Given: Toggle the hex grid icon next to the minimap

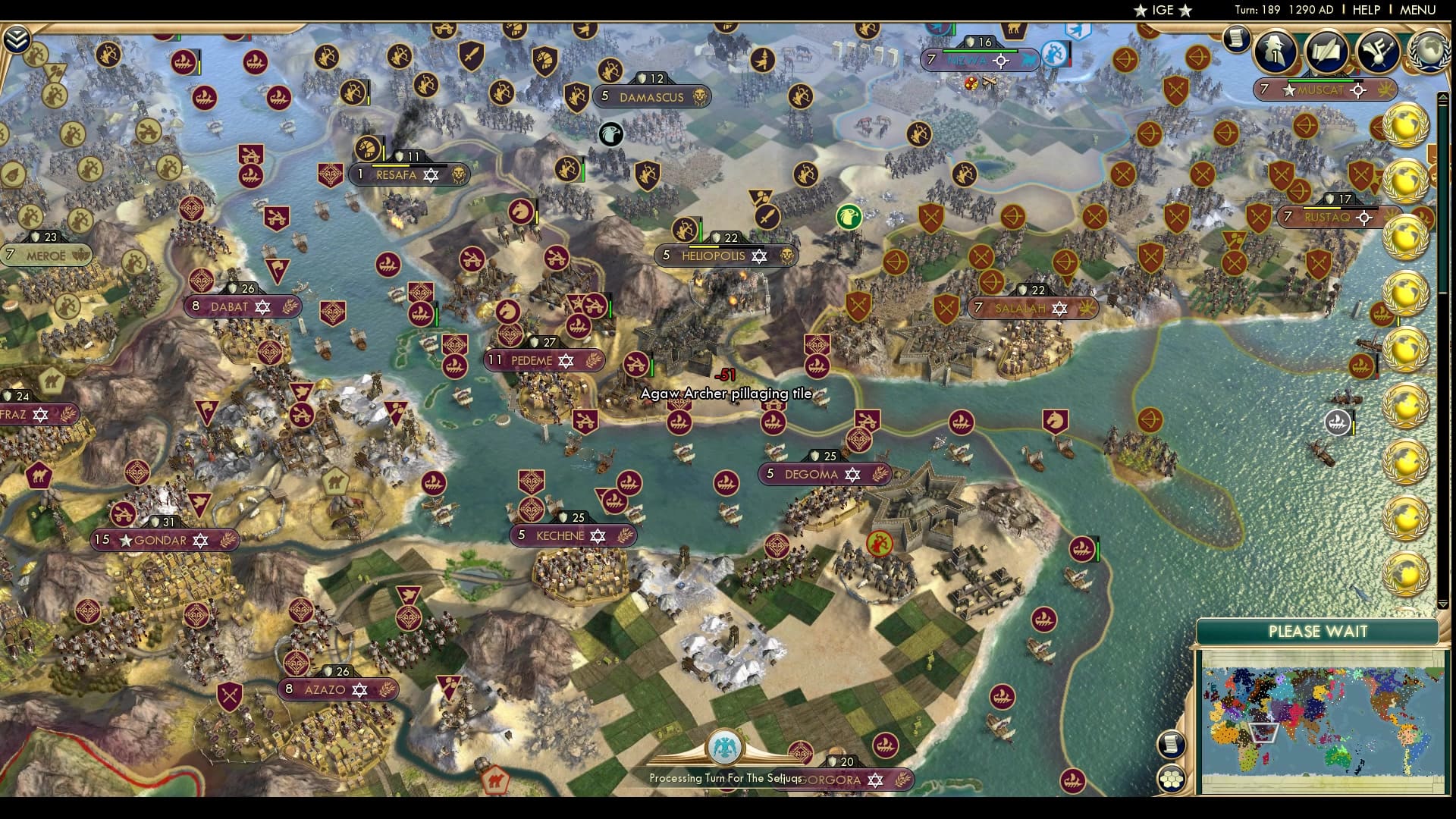Looking at the screenshot, I should 1172,780.
